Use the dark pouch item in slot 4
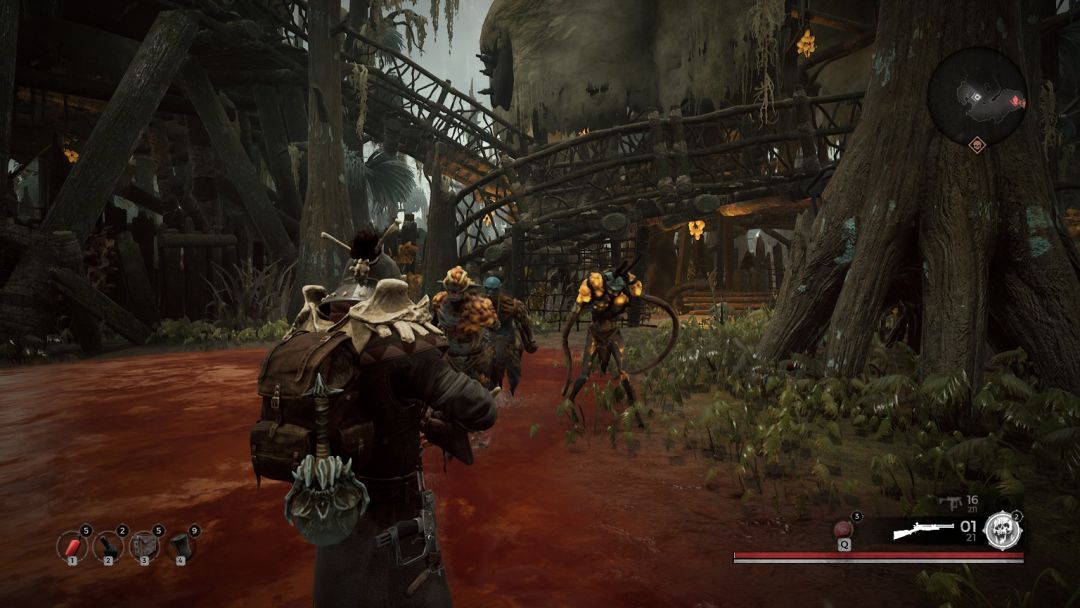 click(x=180, y=545)
